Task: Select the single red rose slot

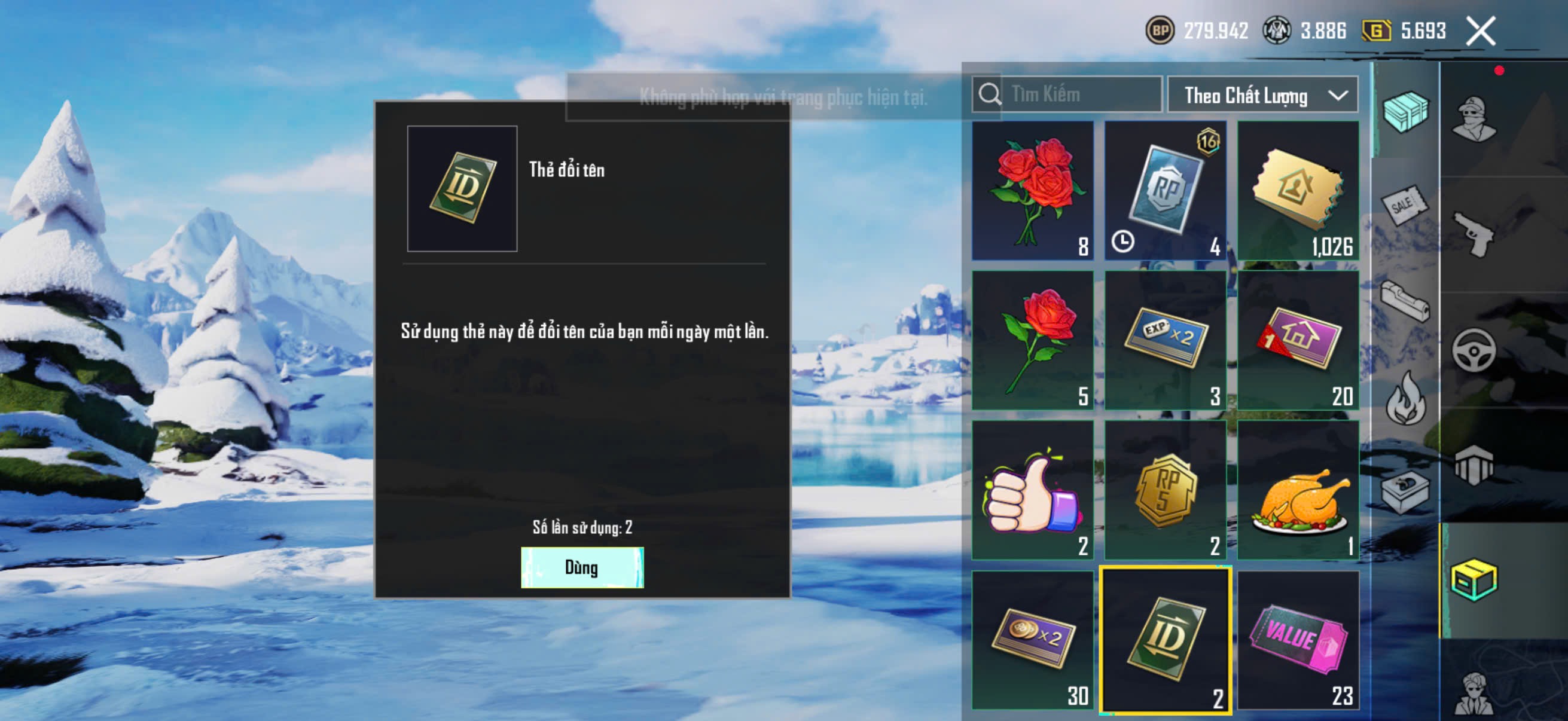Action: pyautogui.click(x=1032, y=340)
